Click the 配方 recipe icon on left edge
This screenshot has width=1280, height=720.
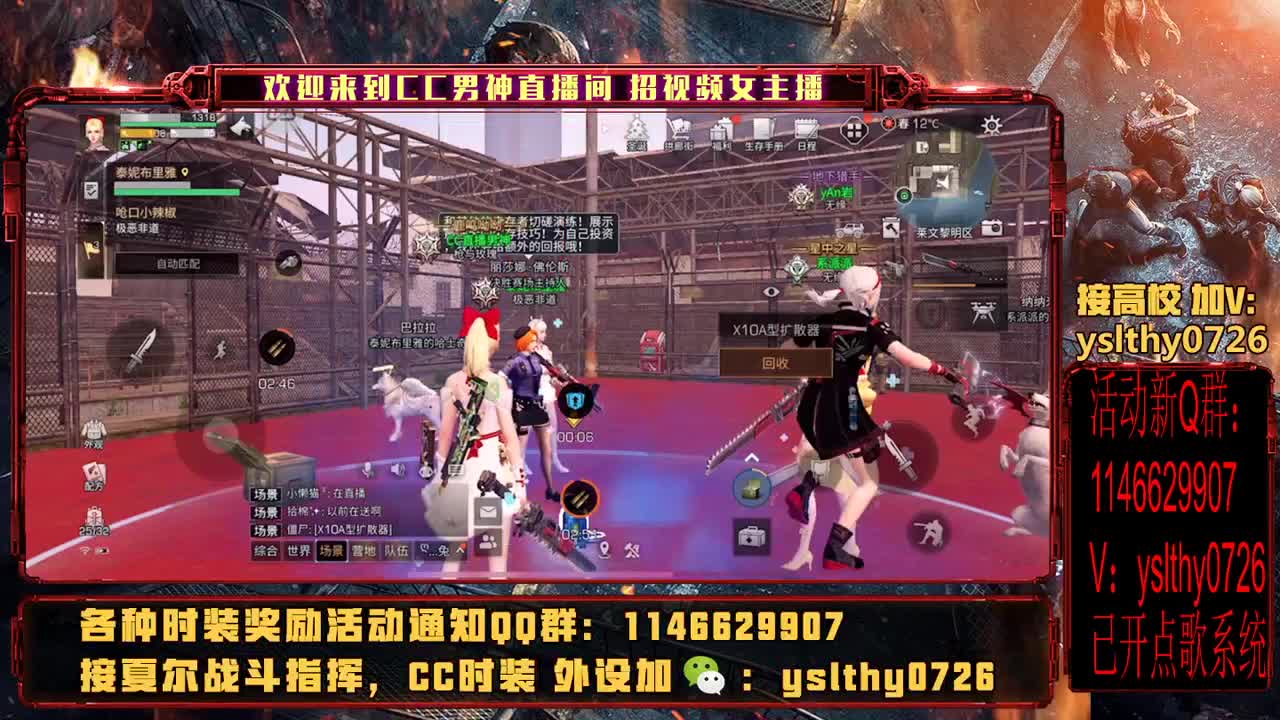(93, 471)
